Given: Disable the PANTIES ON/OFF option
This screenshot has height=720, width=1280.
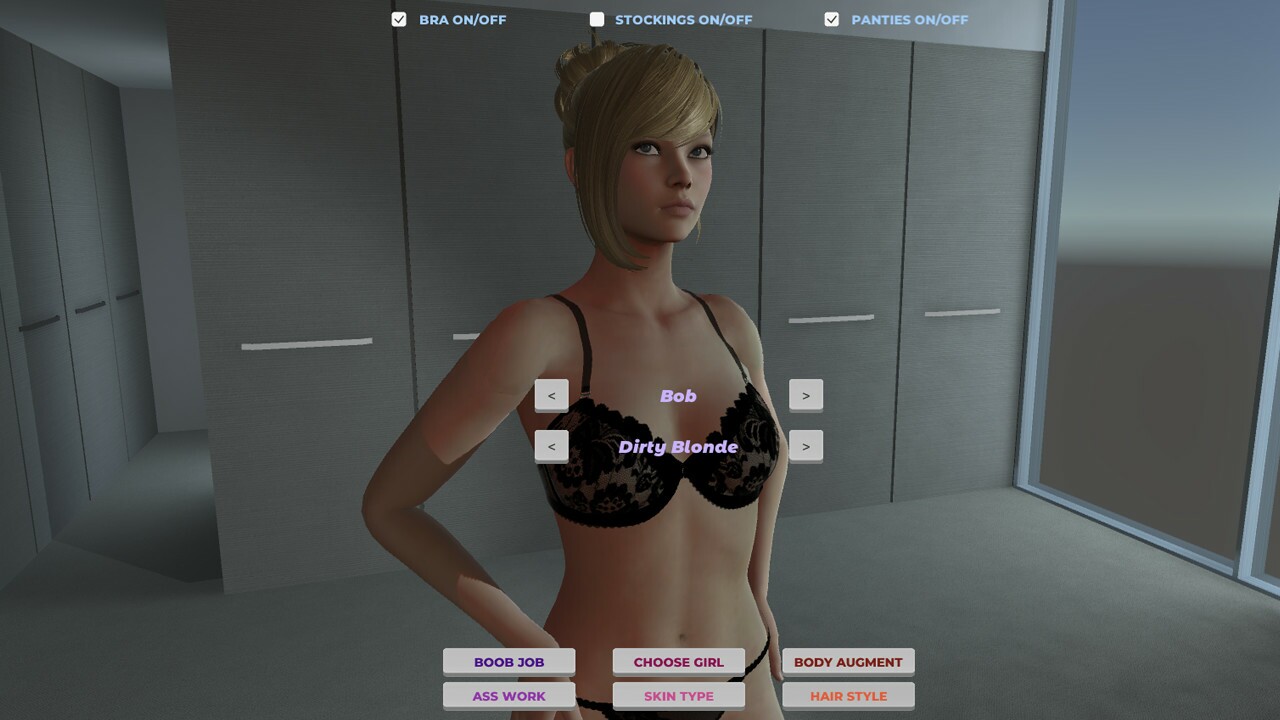Looking at the screenshot, I should point(830,18).
